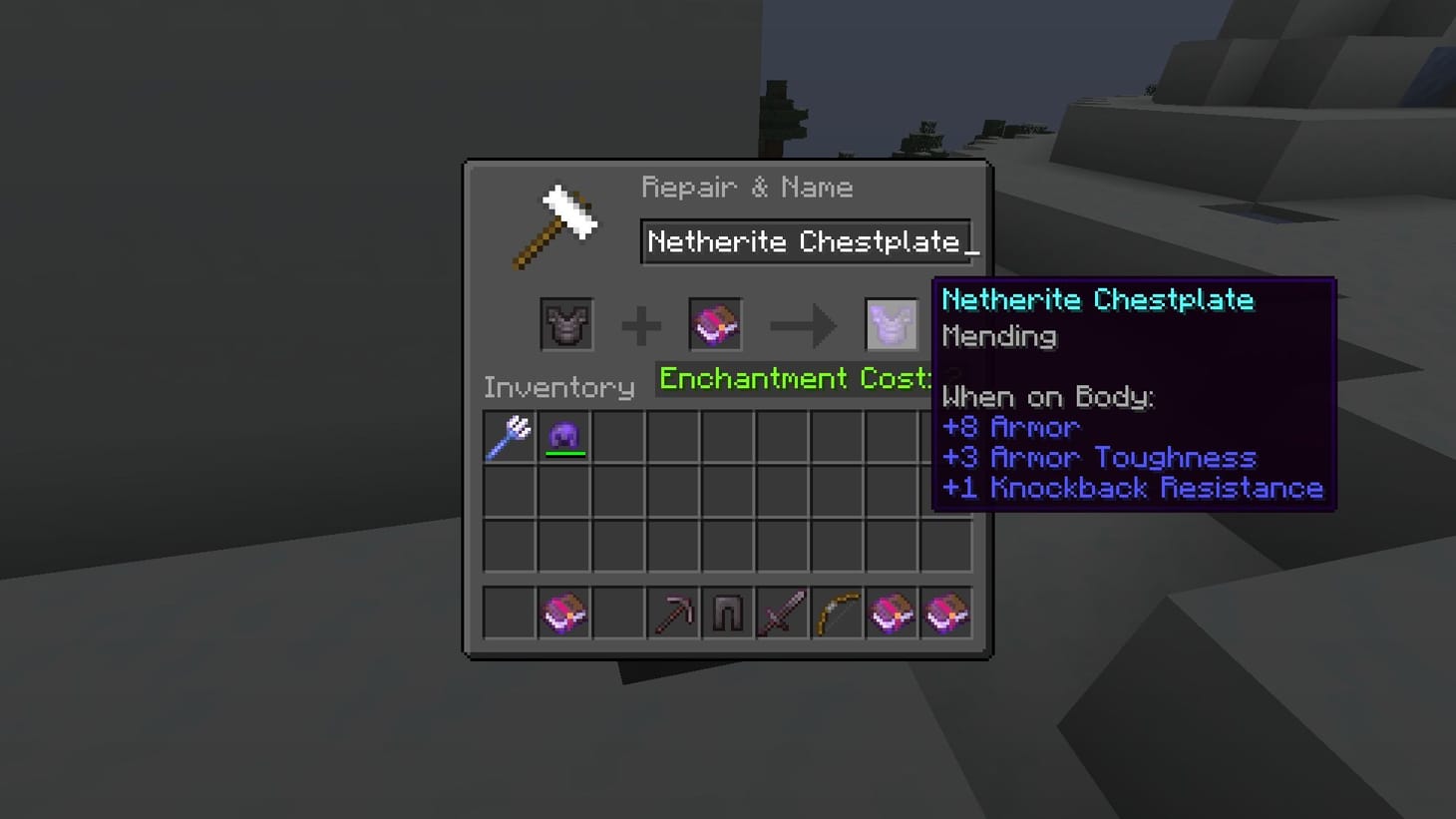
Task: Remove the enchanted book from the anvil's second slot
Action: 715,324
